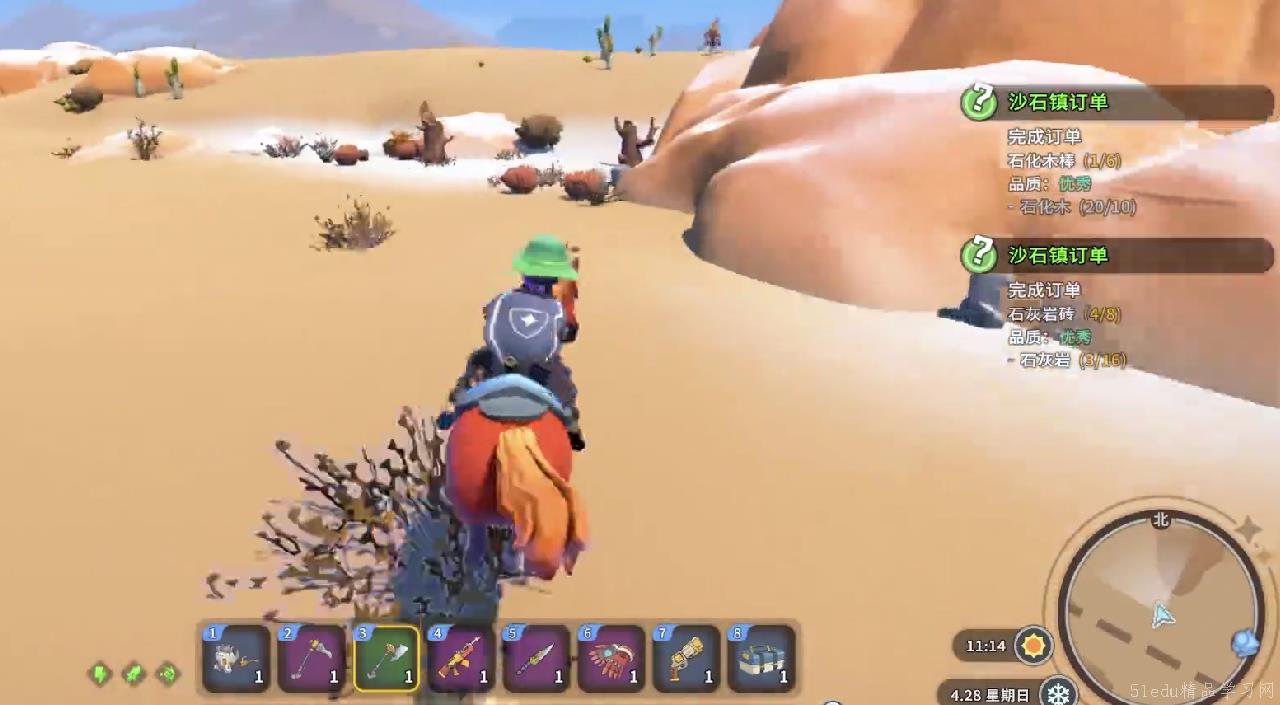Click the blue crystal marker on the minimap
This screenshot has width=1280, height=705.
[x=1245, y=642]
